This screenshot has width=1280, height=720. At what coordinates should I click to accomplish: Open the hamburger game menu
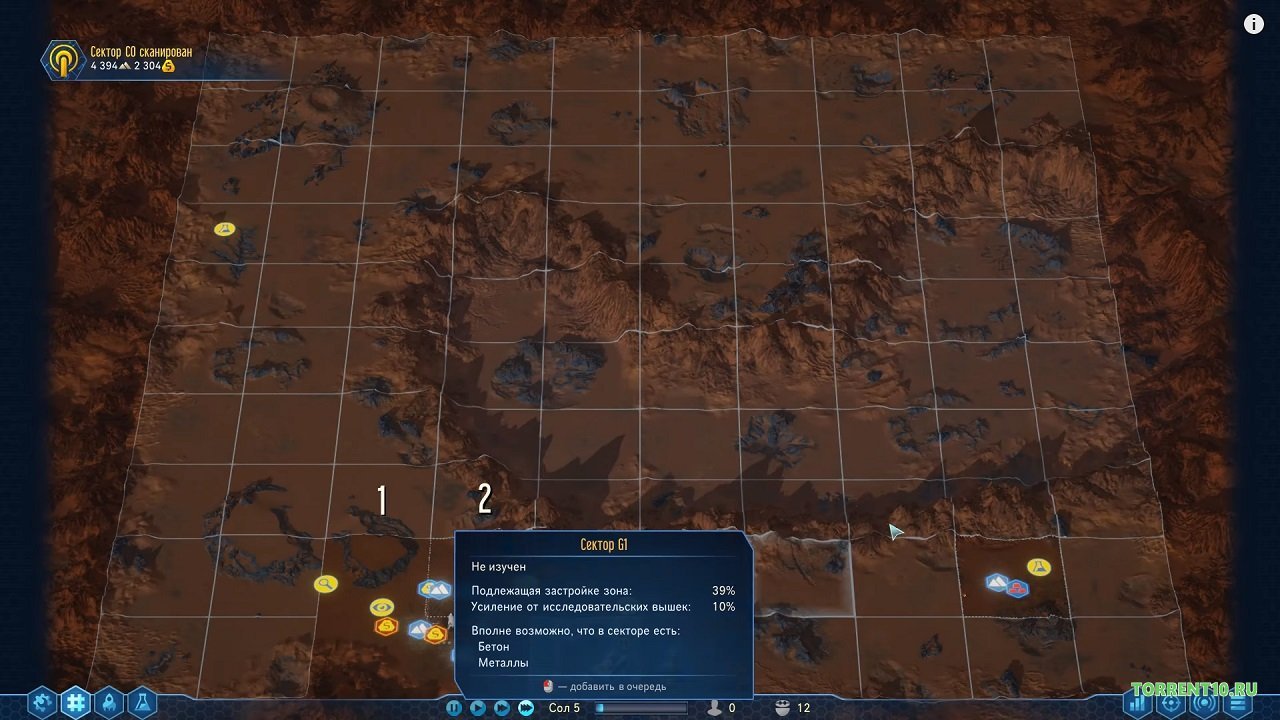coord(1237,705)
